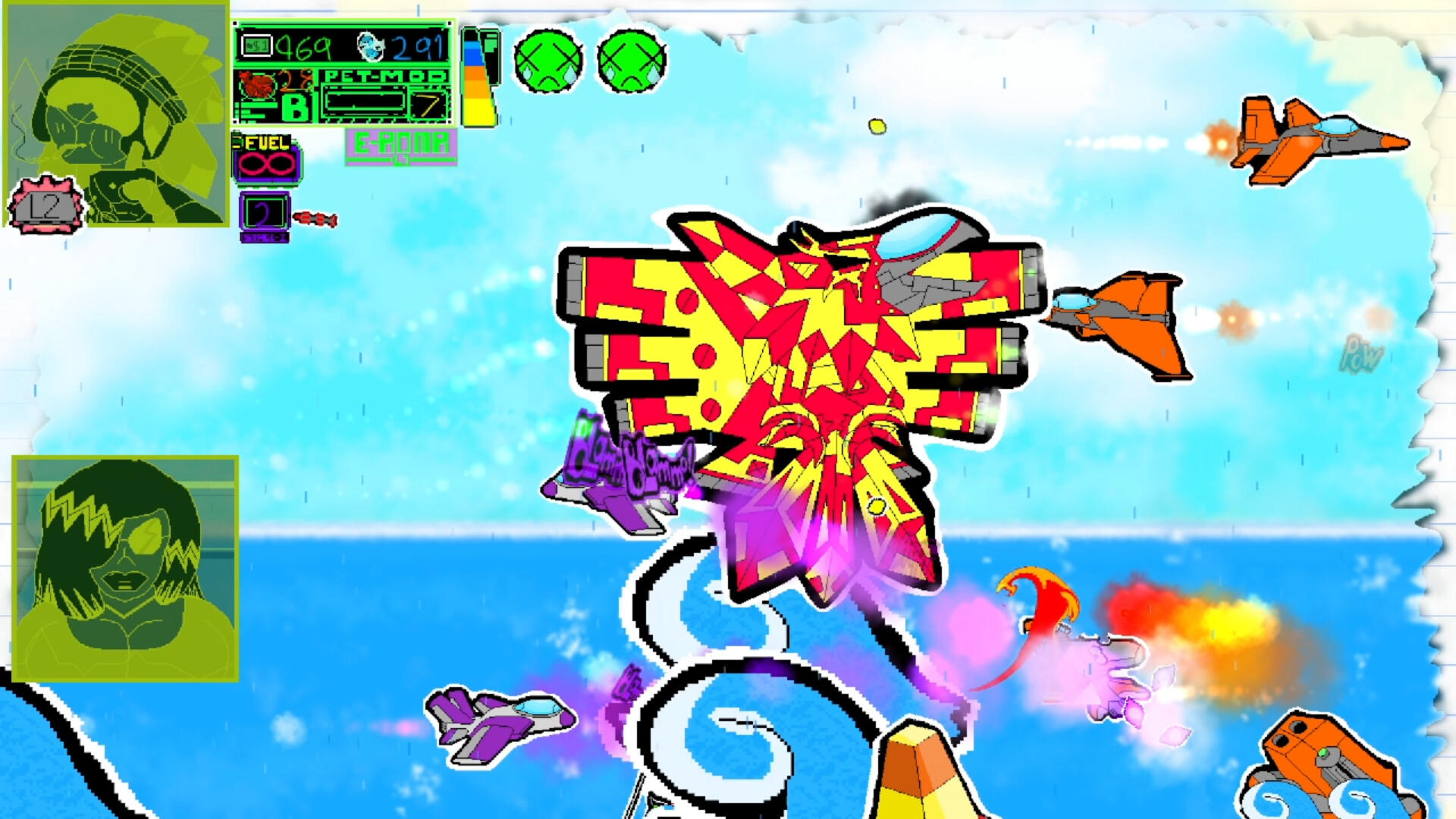Select the red crab pet icon
Screen dimensions: 1456x819
(258, 85)
